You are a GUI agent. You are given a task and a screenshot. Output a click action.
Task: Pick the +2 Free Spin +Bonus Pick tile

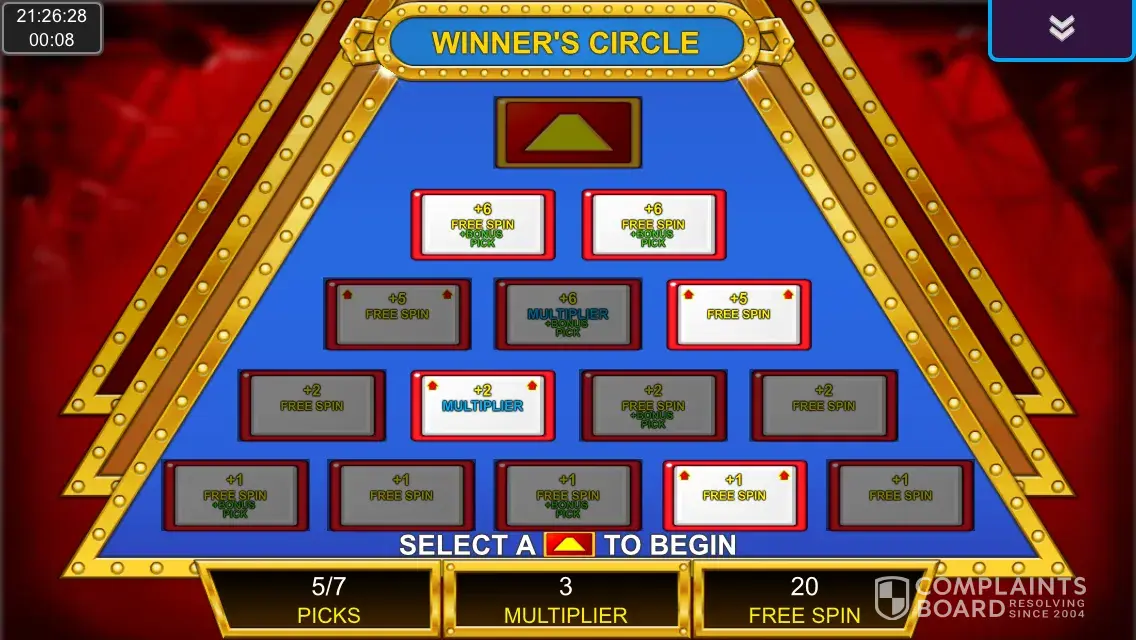[653, 406]
